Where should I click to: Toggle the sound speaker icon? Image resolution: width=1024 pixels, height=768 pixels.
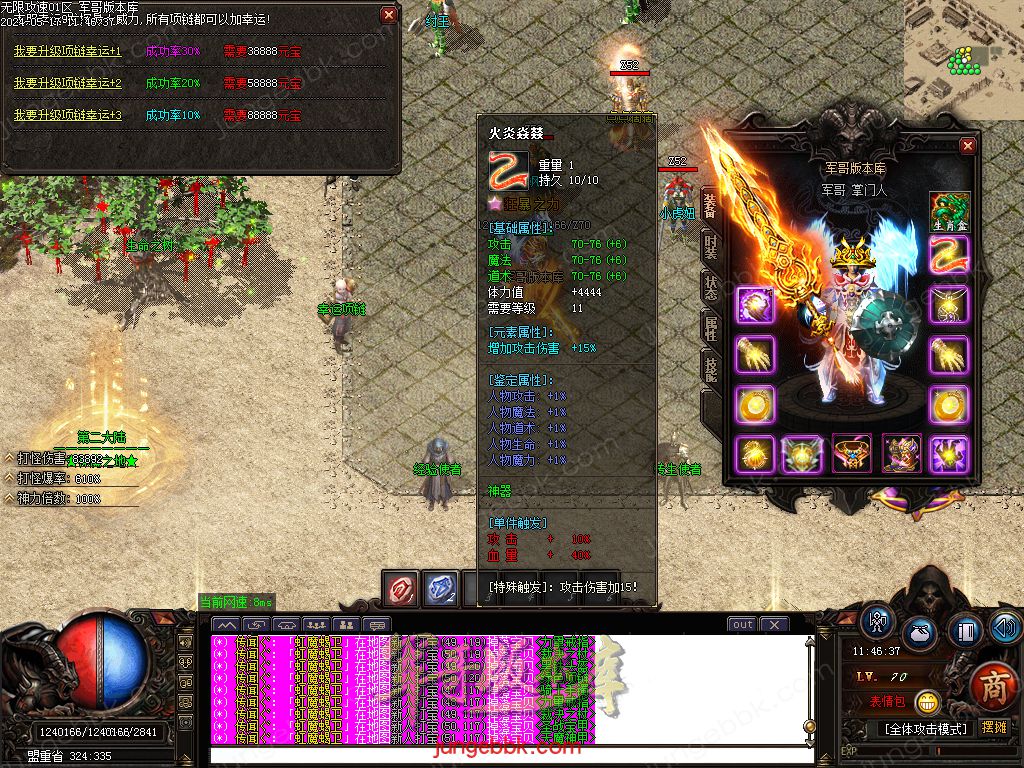pos(1004,628)
